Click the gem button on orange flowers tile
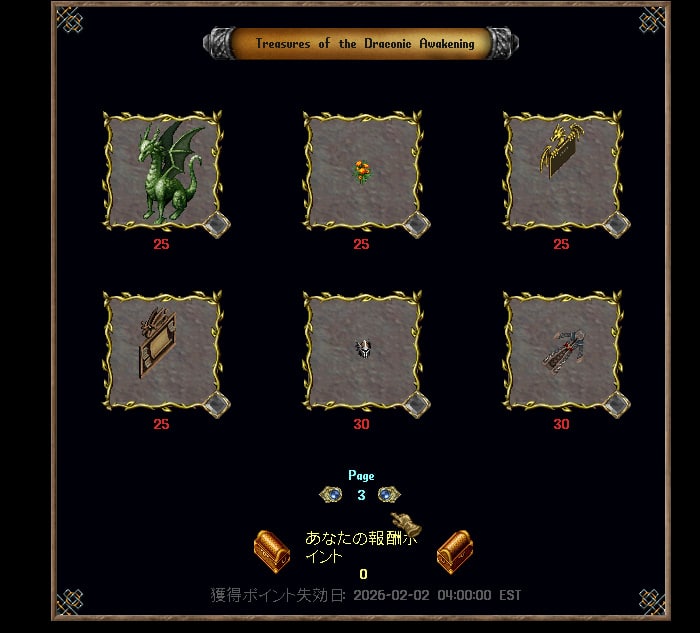 click(417, 224)
